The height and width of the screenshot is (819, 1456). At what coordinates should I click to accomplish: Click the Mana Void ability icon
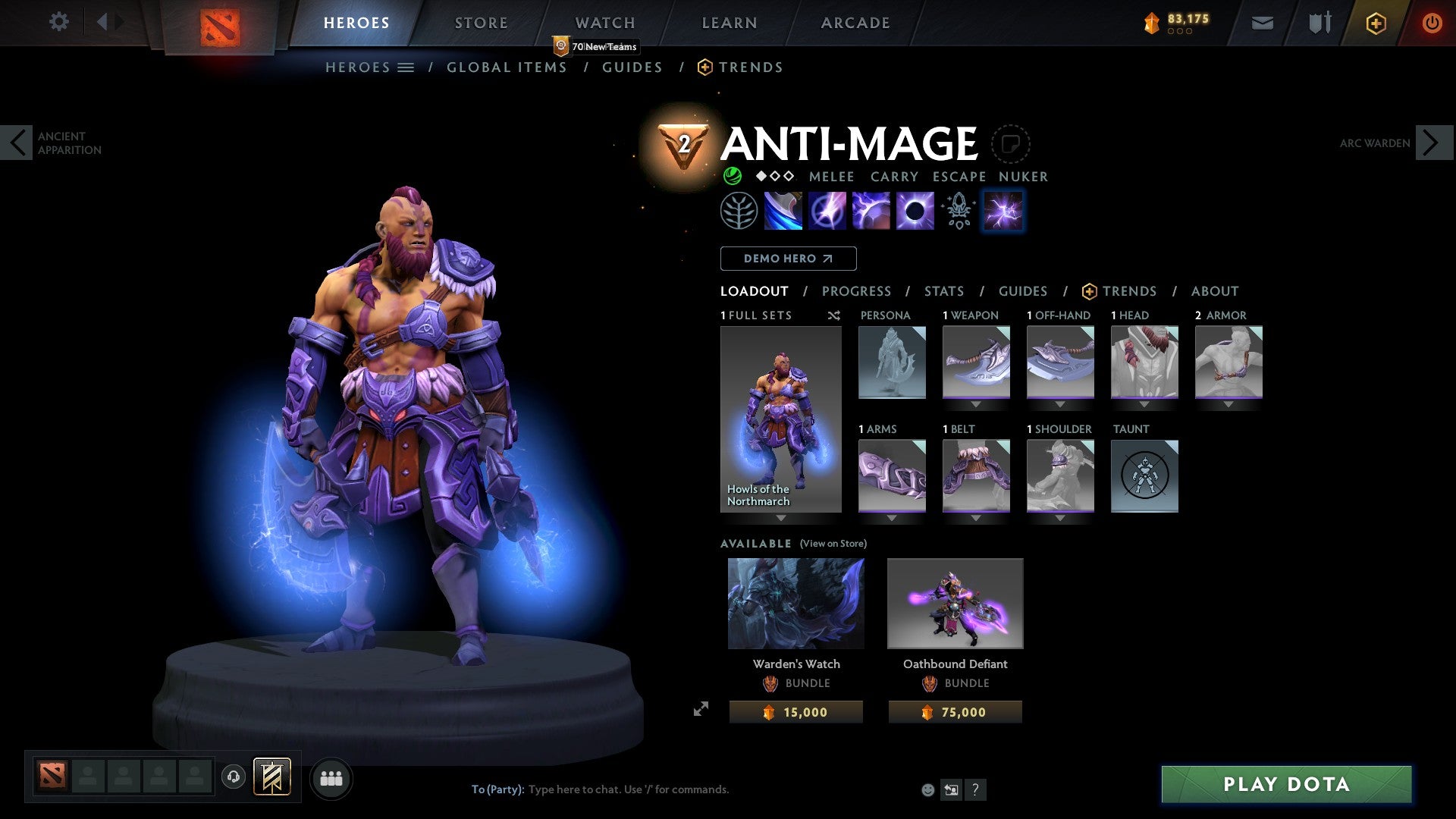914,210
